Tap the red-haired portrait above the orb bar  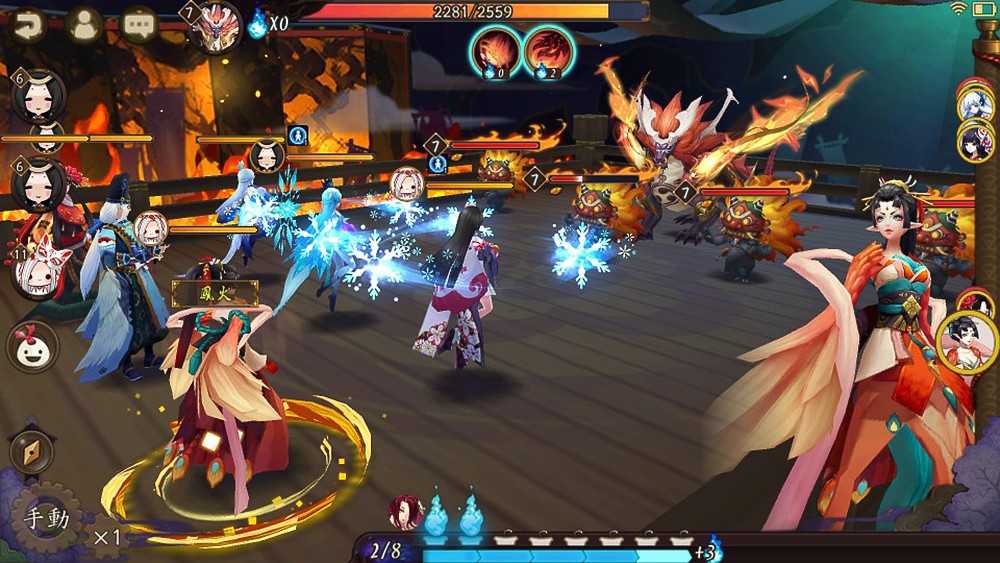(x=405, y=512)
